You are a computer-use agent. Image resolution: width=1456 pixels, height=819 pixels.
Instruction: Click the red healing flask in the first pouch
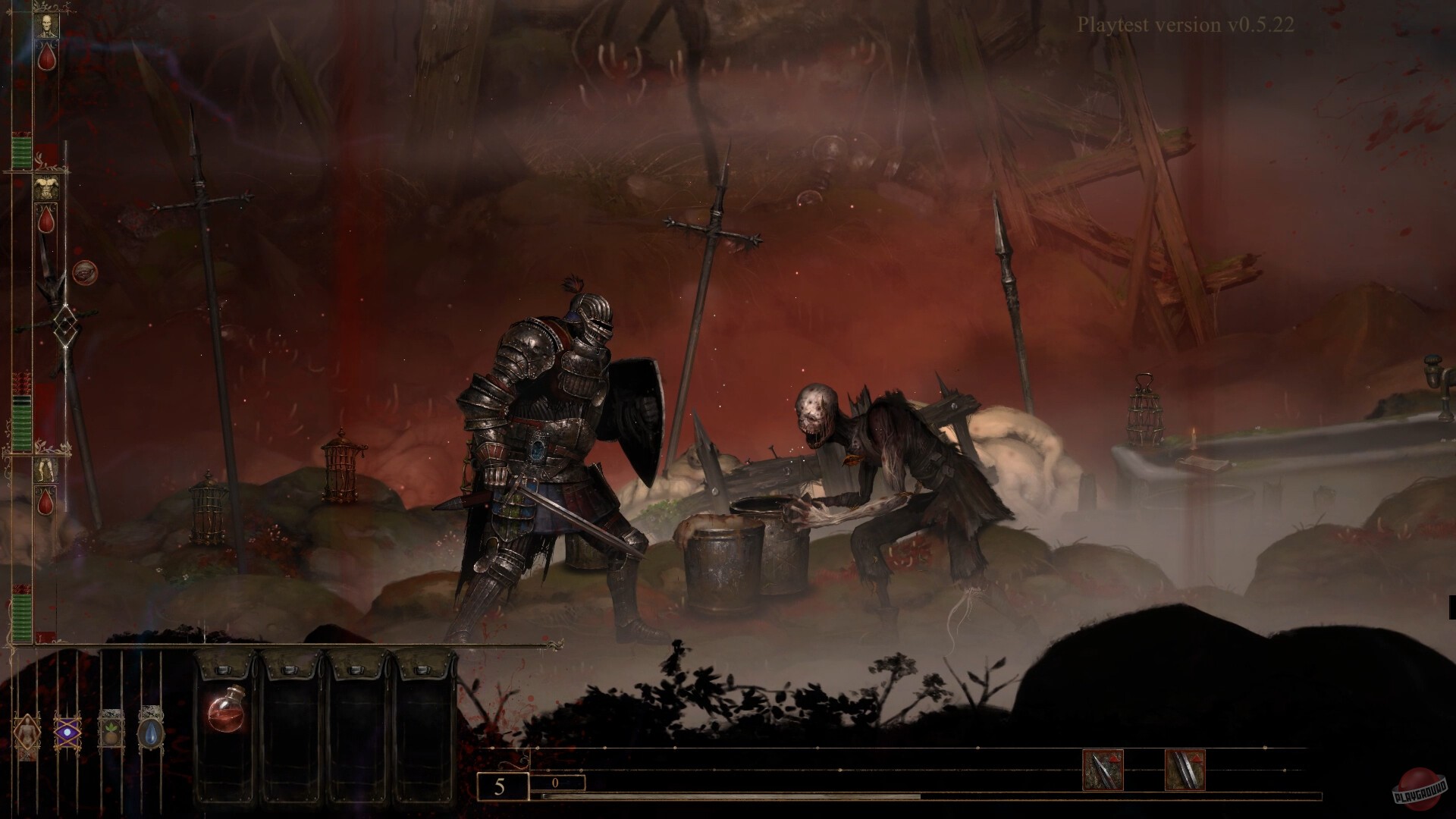[225, 711]
